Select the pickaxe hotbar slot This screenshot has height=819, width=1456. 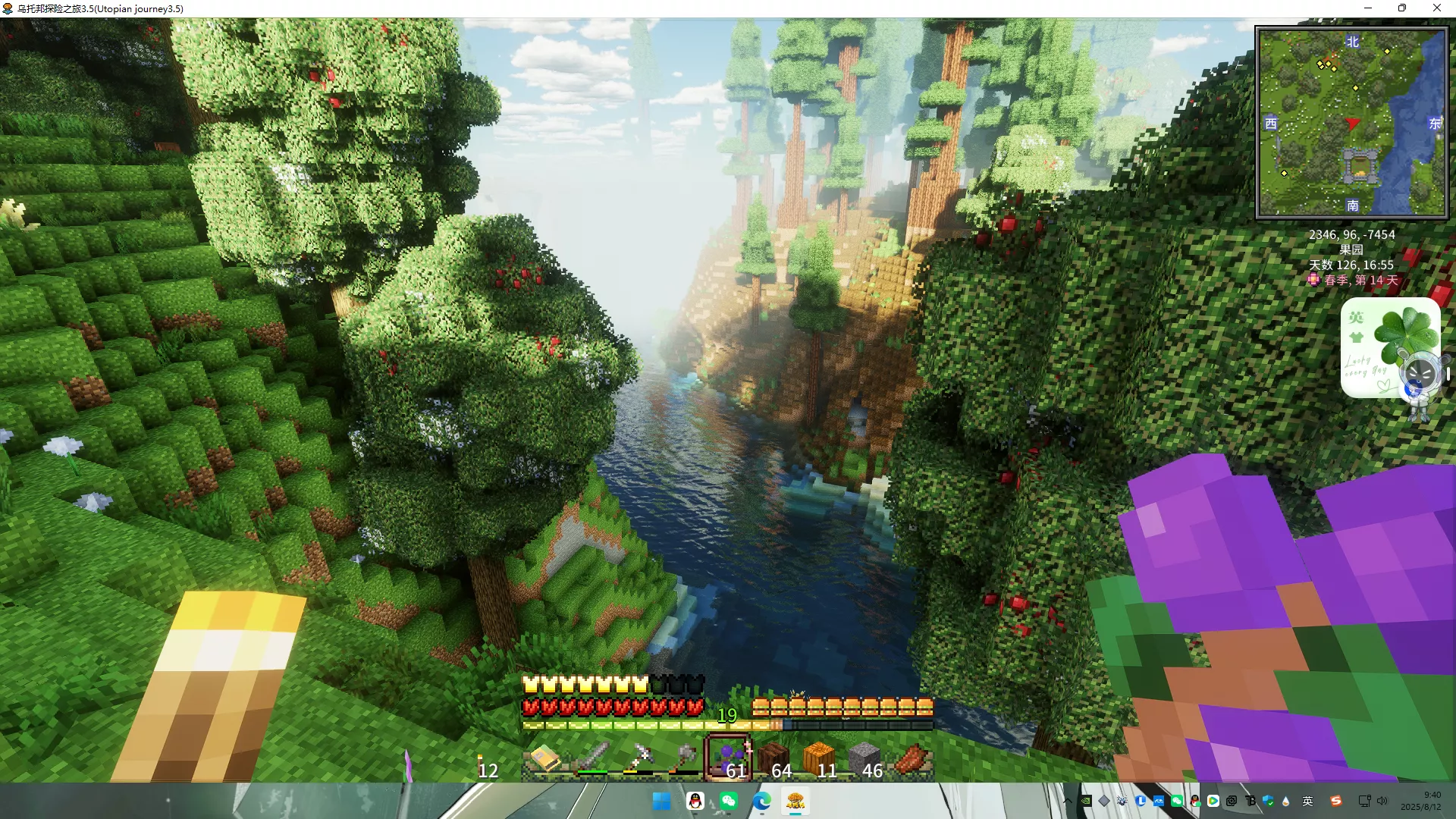pyautogui.click(x=637, y=759)
